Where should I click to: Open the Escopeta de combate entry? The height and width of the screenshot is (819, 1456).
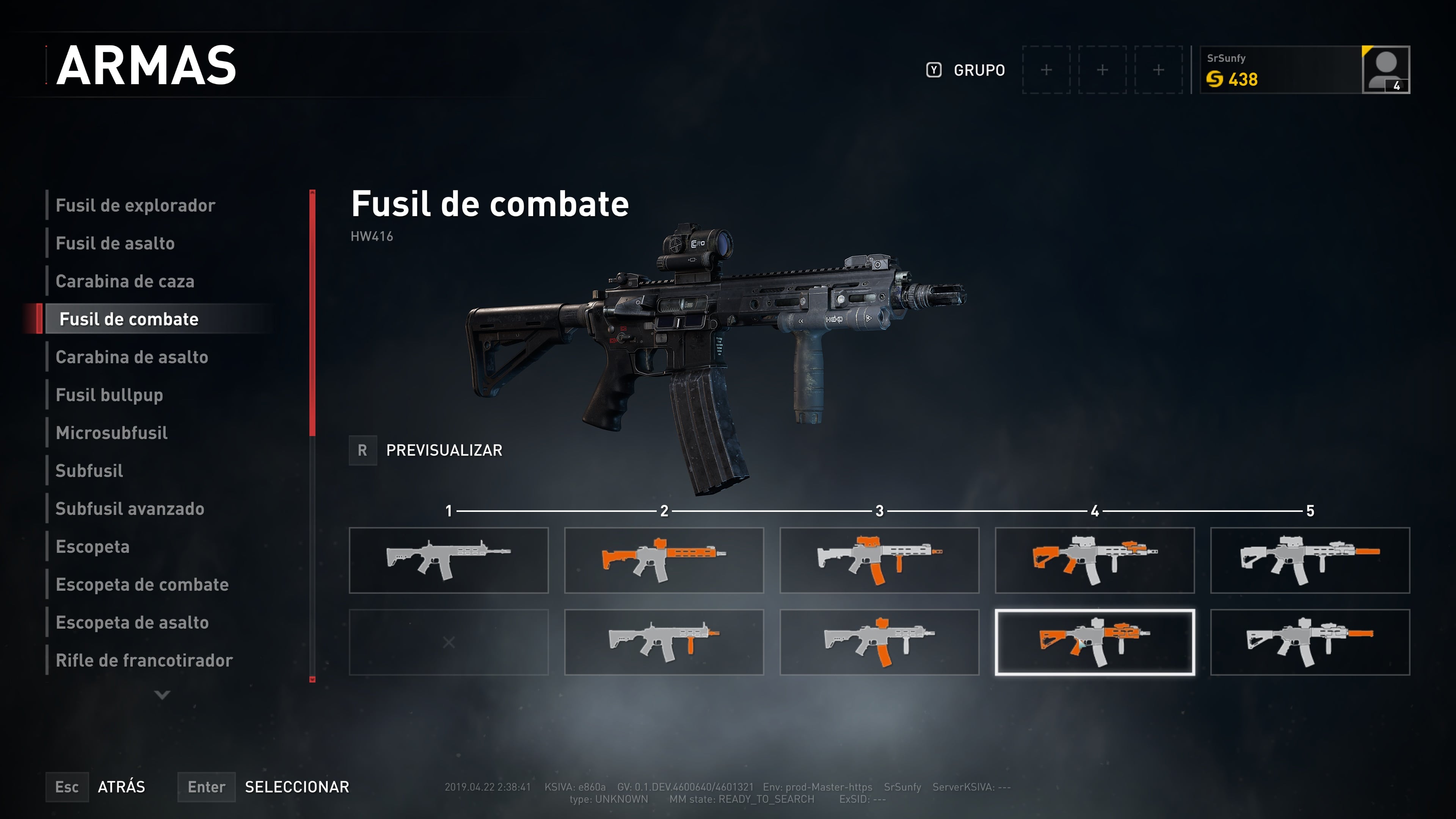pyautogui.click(x=142, y=584)
